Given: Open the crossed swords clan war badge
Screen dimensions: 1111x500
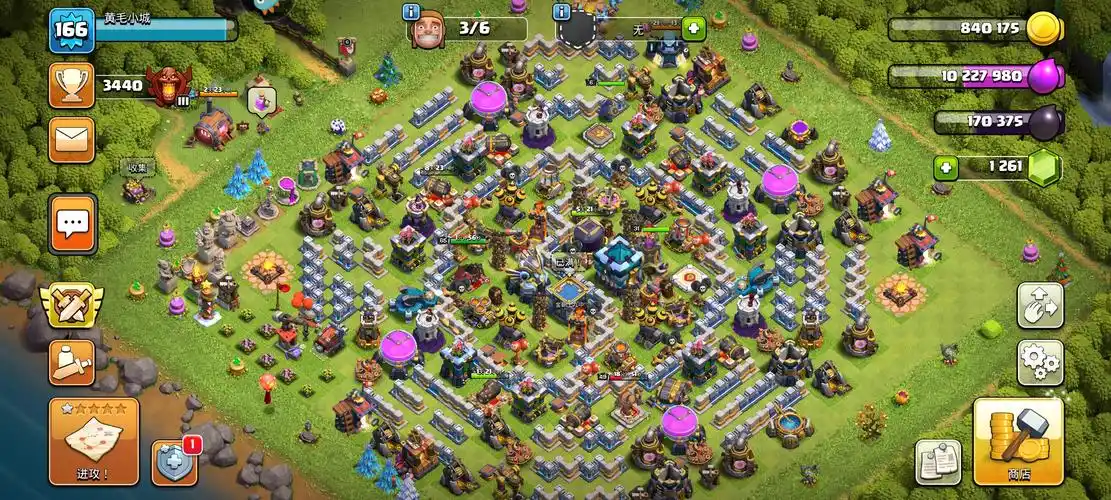Looking at the screenshot, I should (x=72, y=305).
